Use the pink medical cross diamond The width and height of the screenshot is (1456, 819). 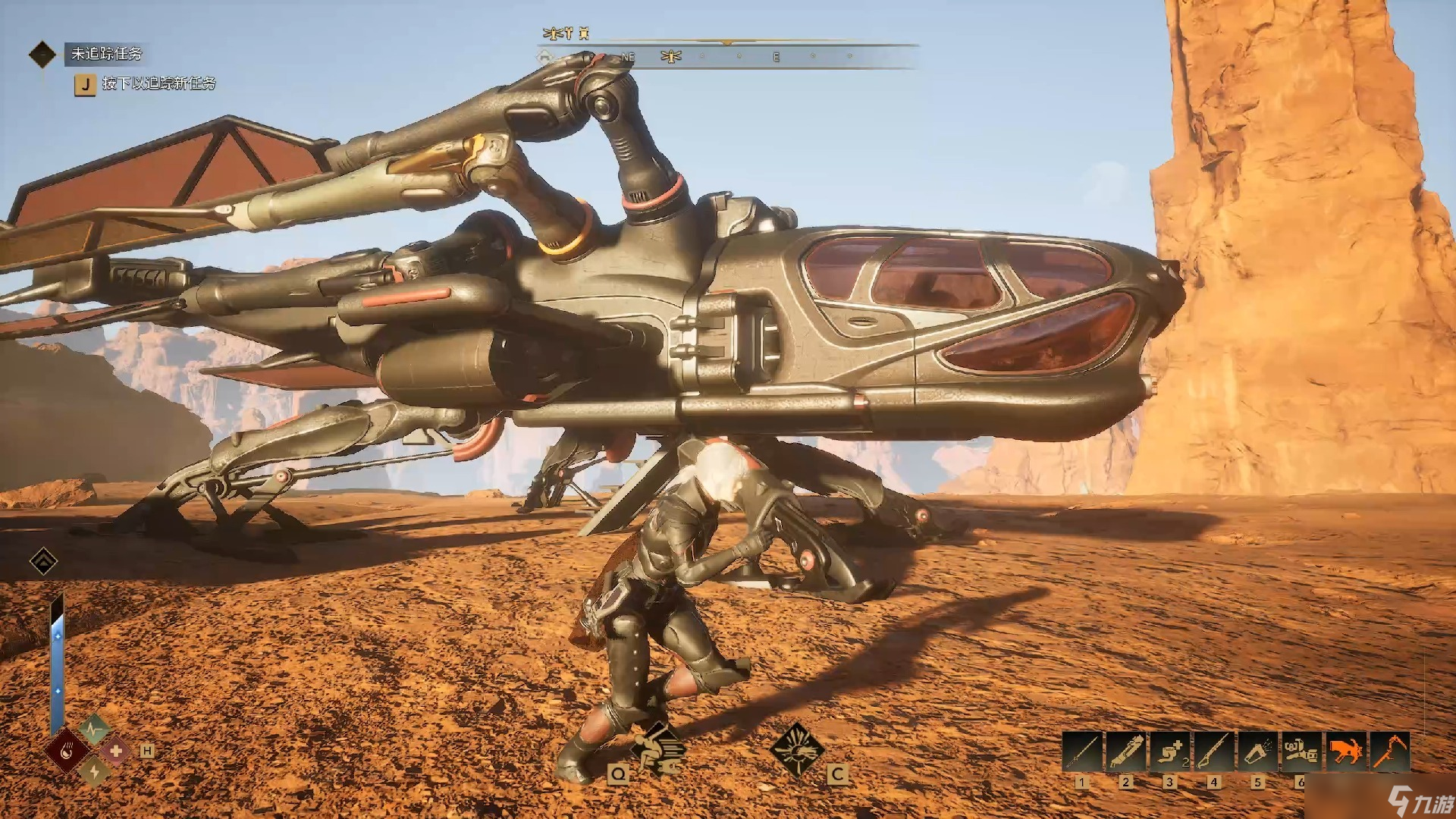point(116,752)
